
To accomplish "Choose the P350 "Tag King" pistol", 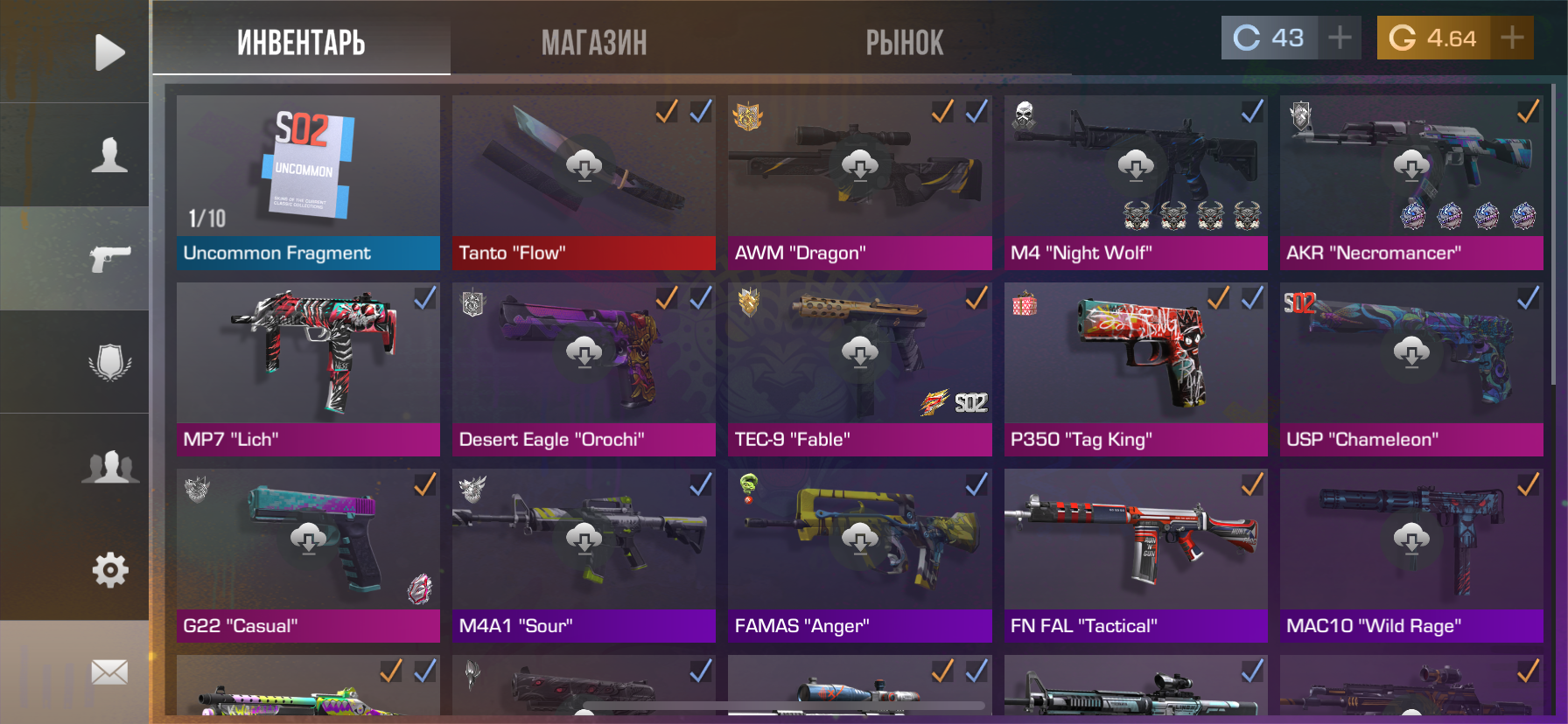I will (1135, 368).
